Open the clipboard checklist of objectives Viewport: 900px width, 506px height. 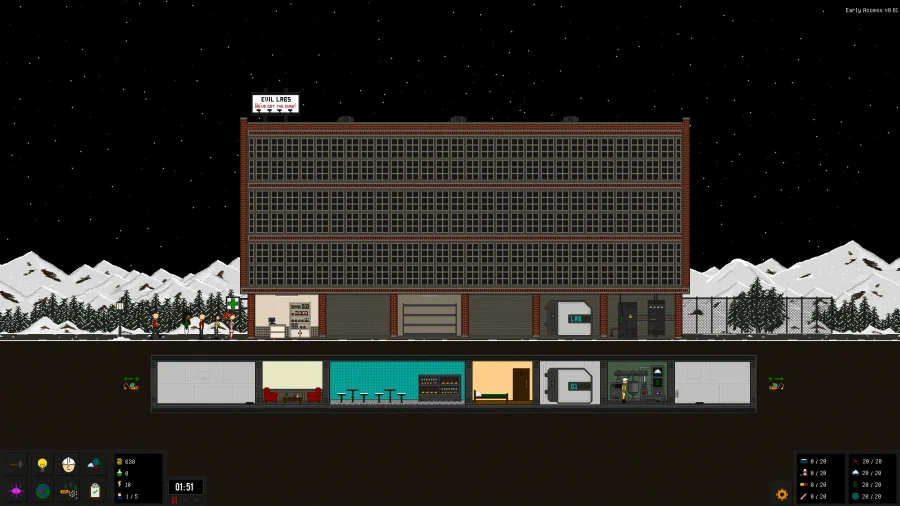tap(94, 491)
